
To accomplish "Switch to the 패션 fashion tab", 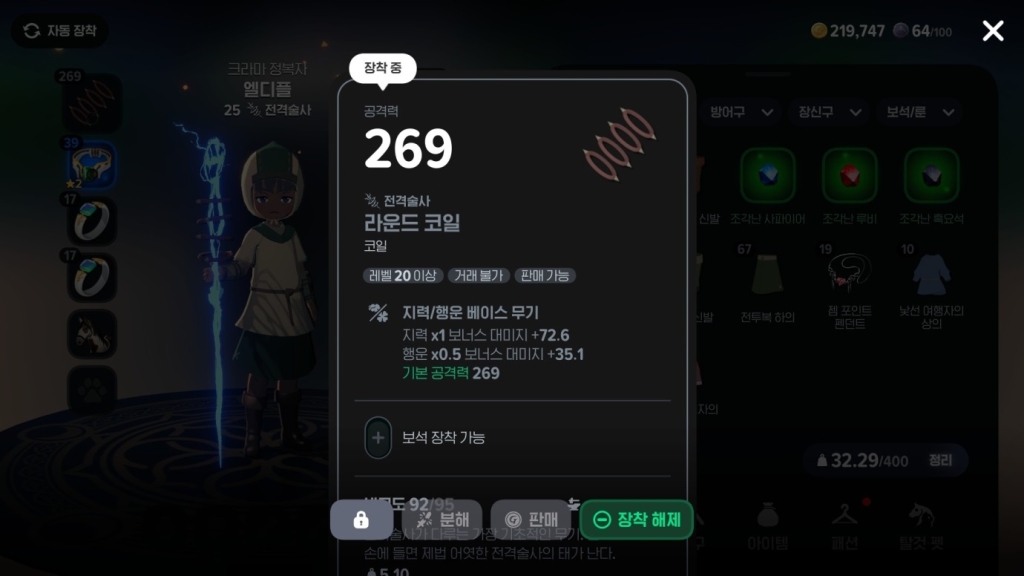I will coord(845,524).
